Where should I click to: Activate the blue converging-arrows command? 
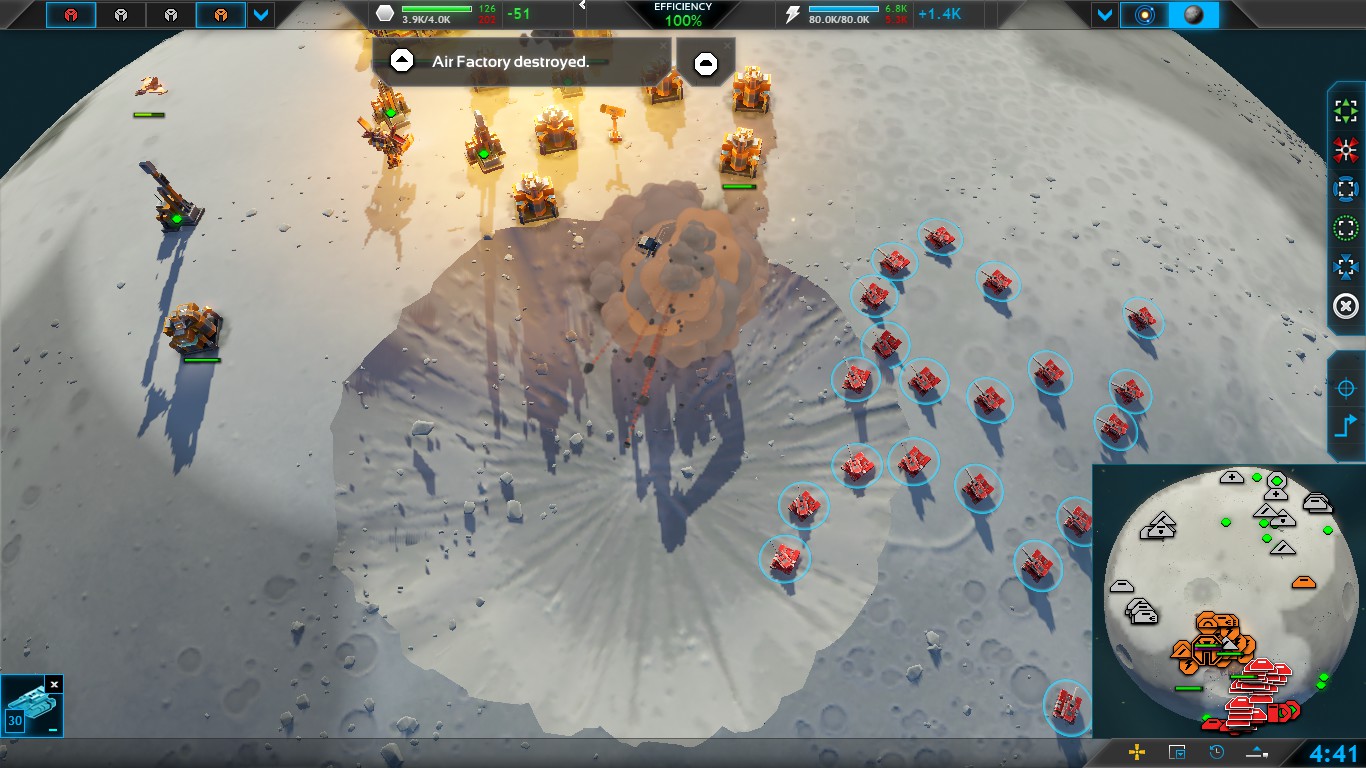click(1346, 267)
